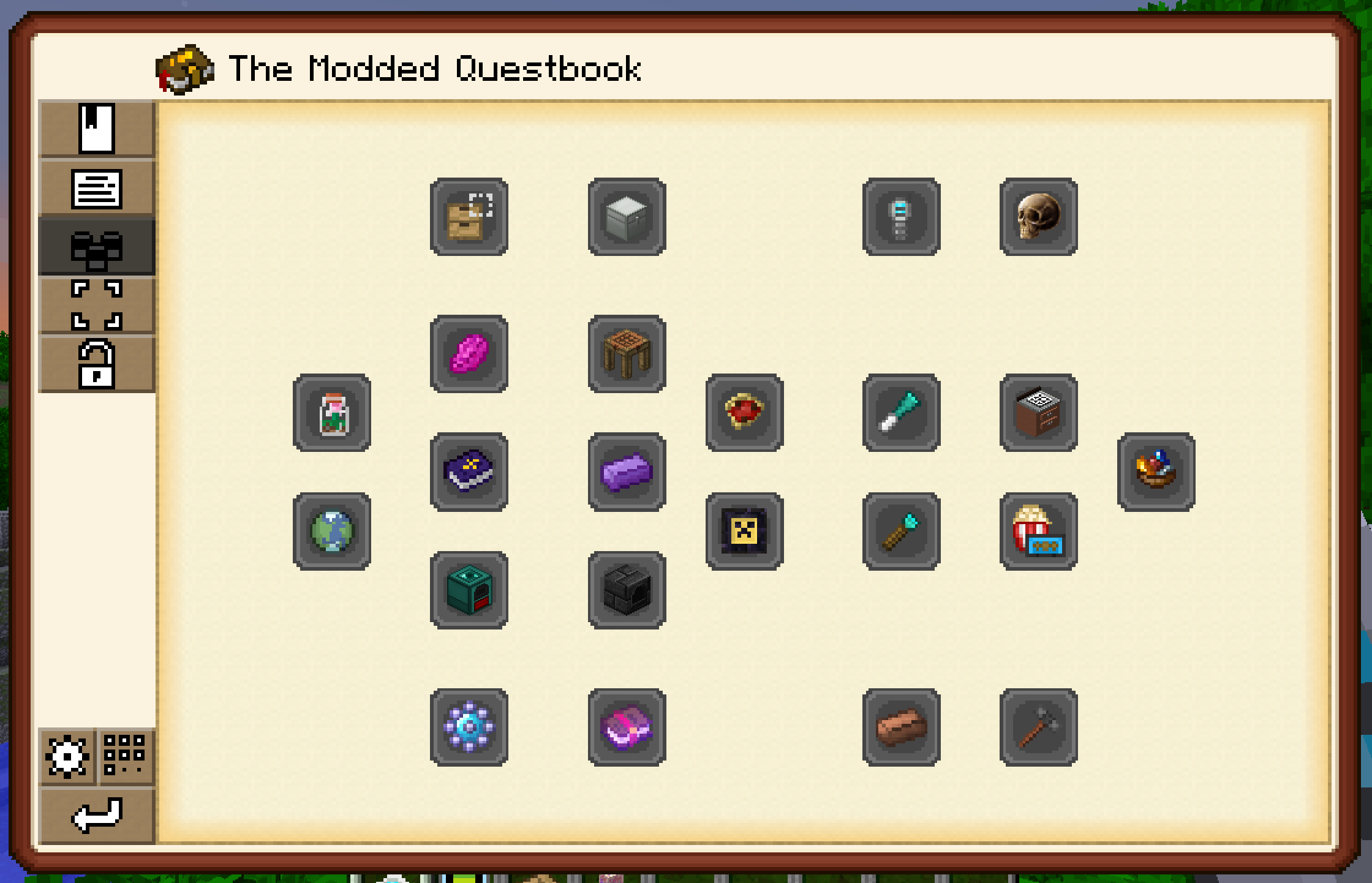Toggle the dark binoculars chapter tab

98,247
